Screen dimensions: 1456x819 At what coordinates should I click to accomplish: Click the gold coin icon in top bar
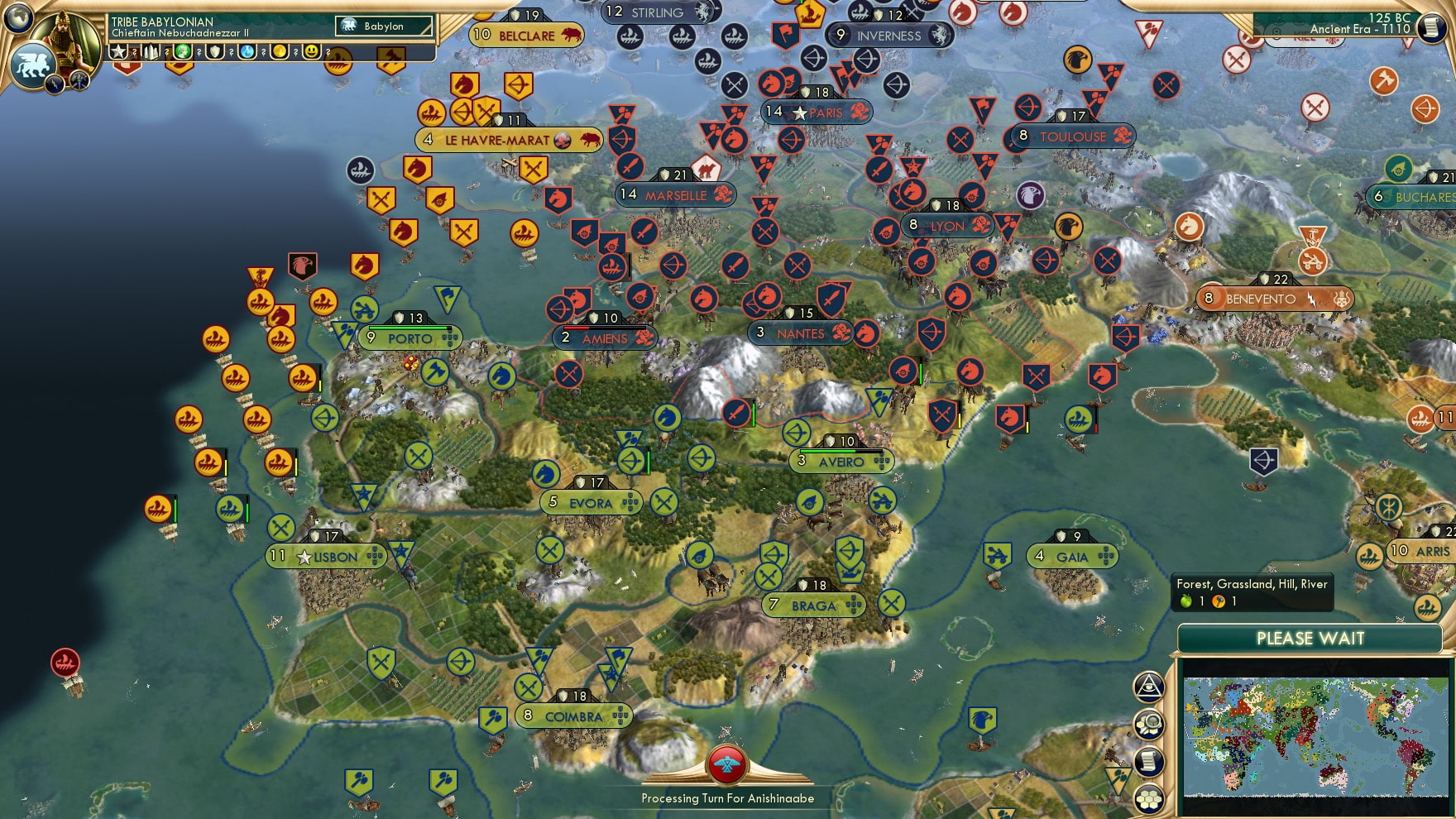(281, 53)
